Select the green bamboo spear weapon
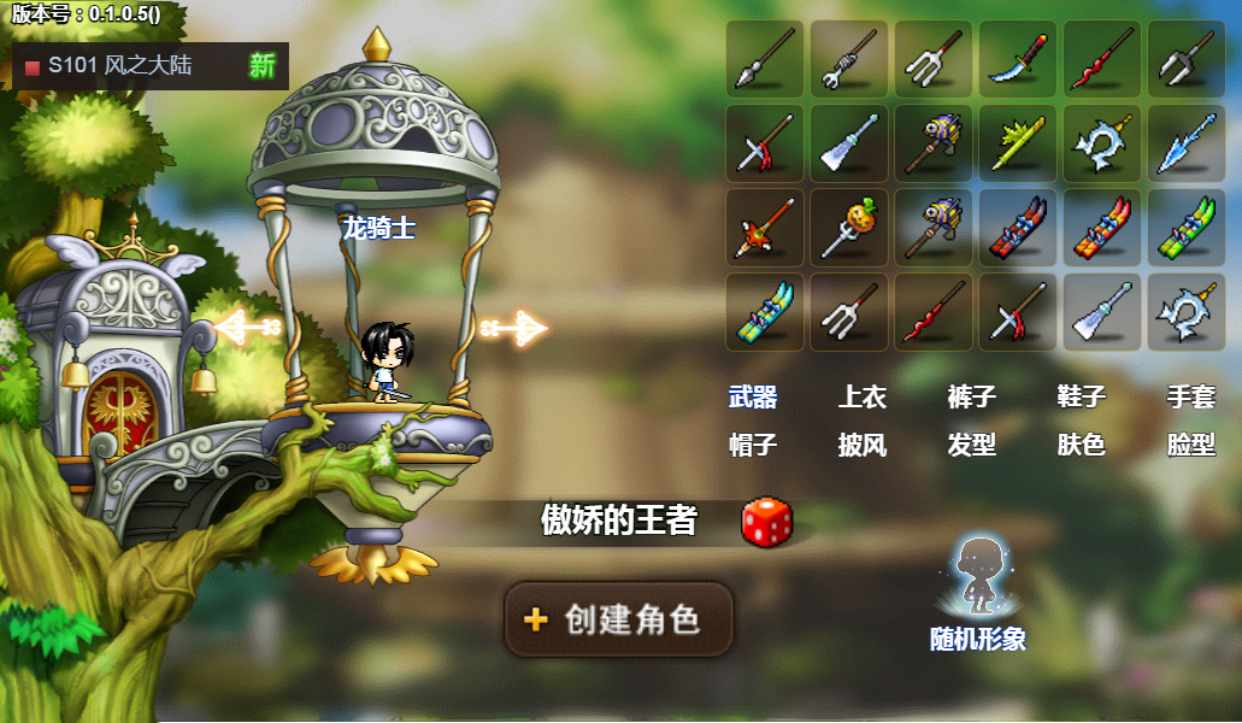The image size is (1242, 723). pos(1018,143)
